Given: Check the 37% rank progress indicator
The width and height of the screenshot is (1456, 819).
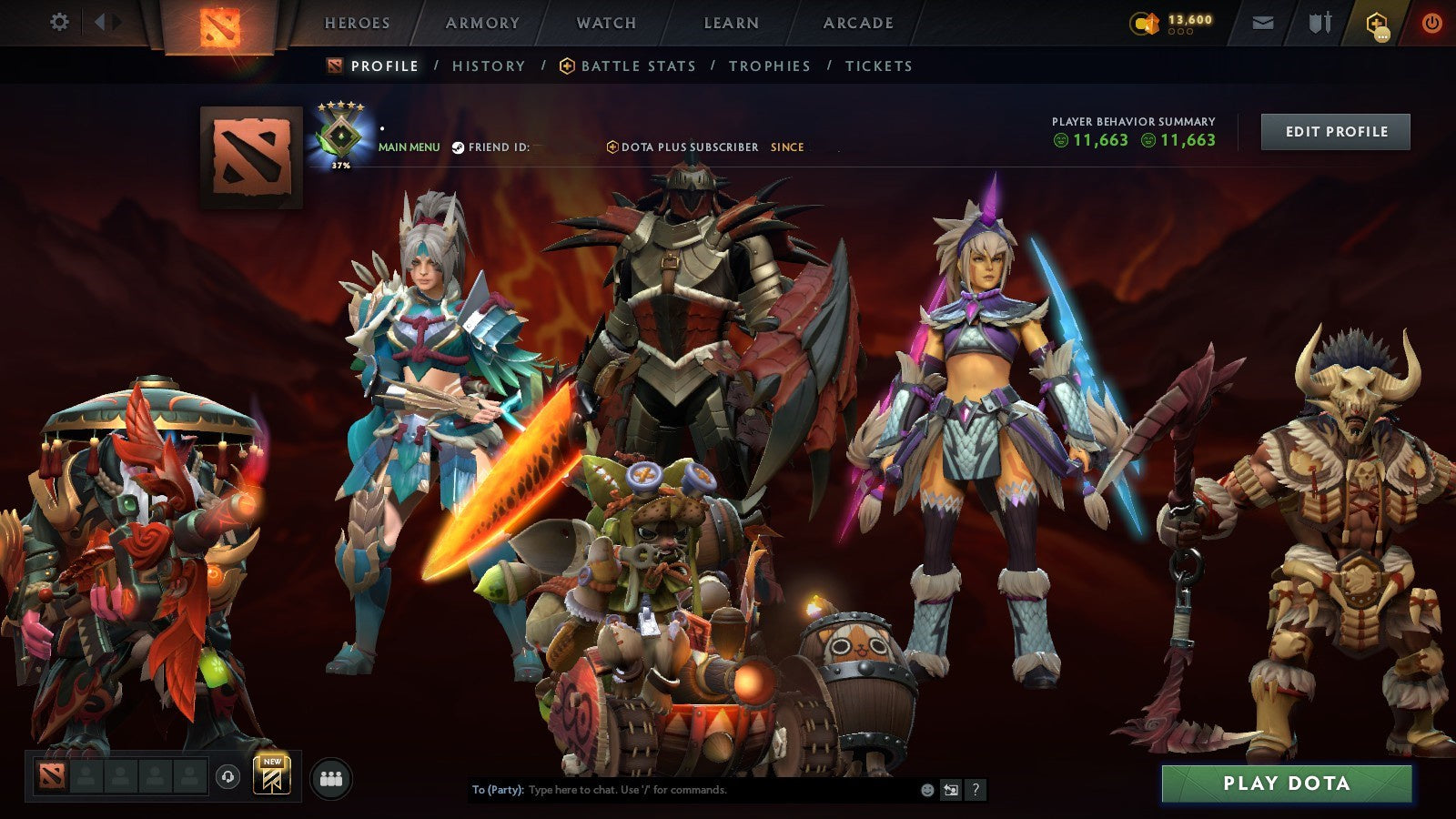Looking at the screenshot, I should point(339,165).
